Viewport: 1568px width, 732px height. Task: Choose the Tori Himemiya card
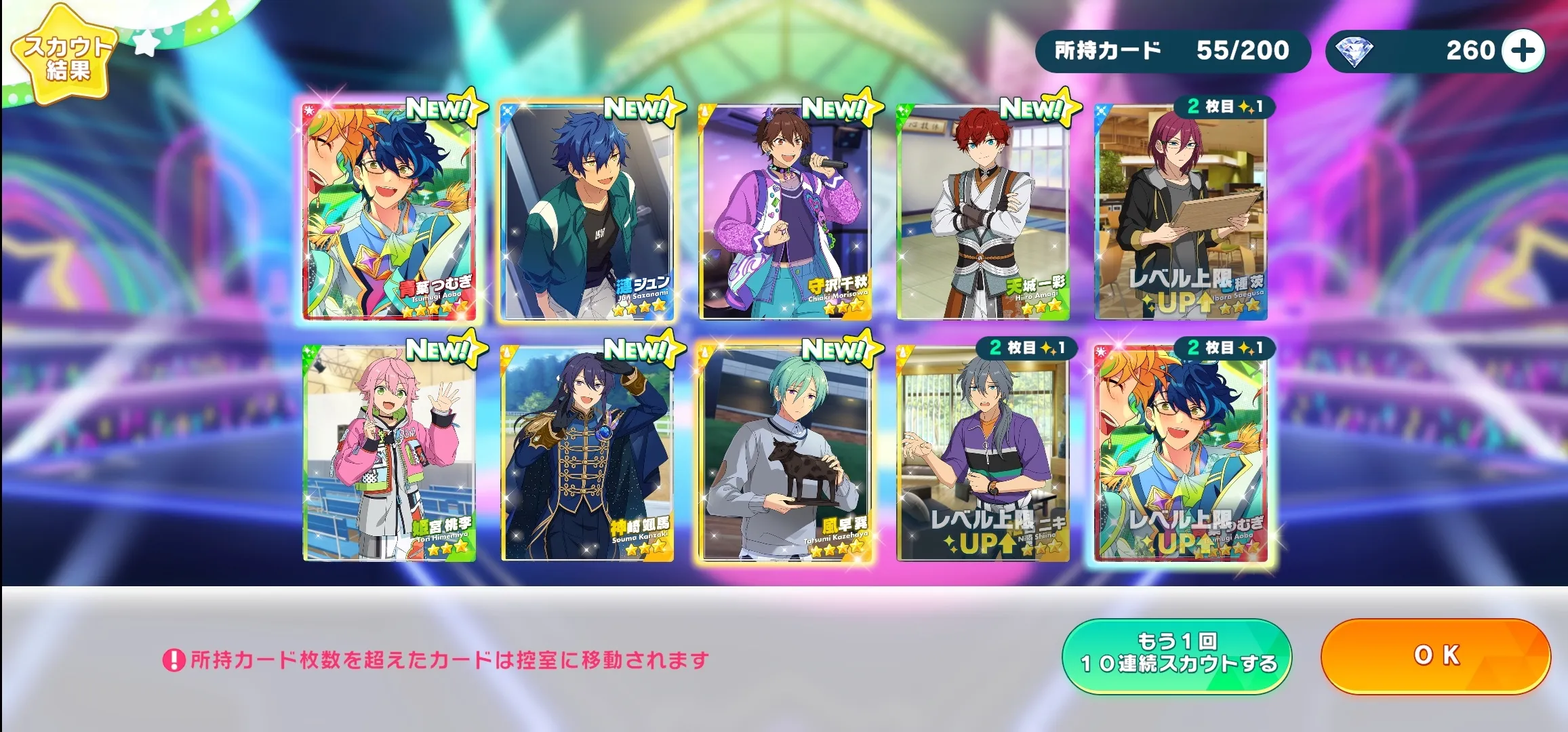pyautogui.click(x=389, y=453)
